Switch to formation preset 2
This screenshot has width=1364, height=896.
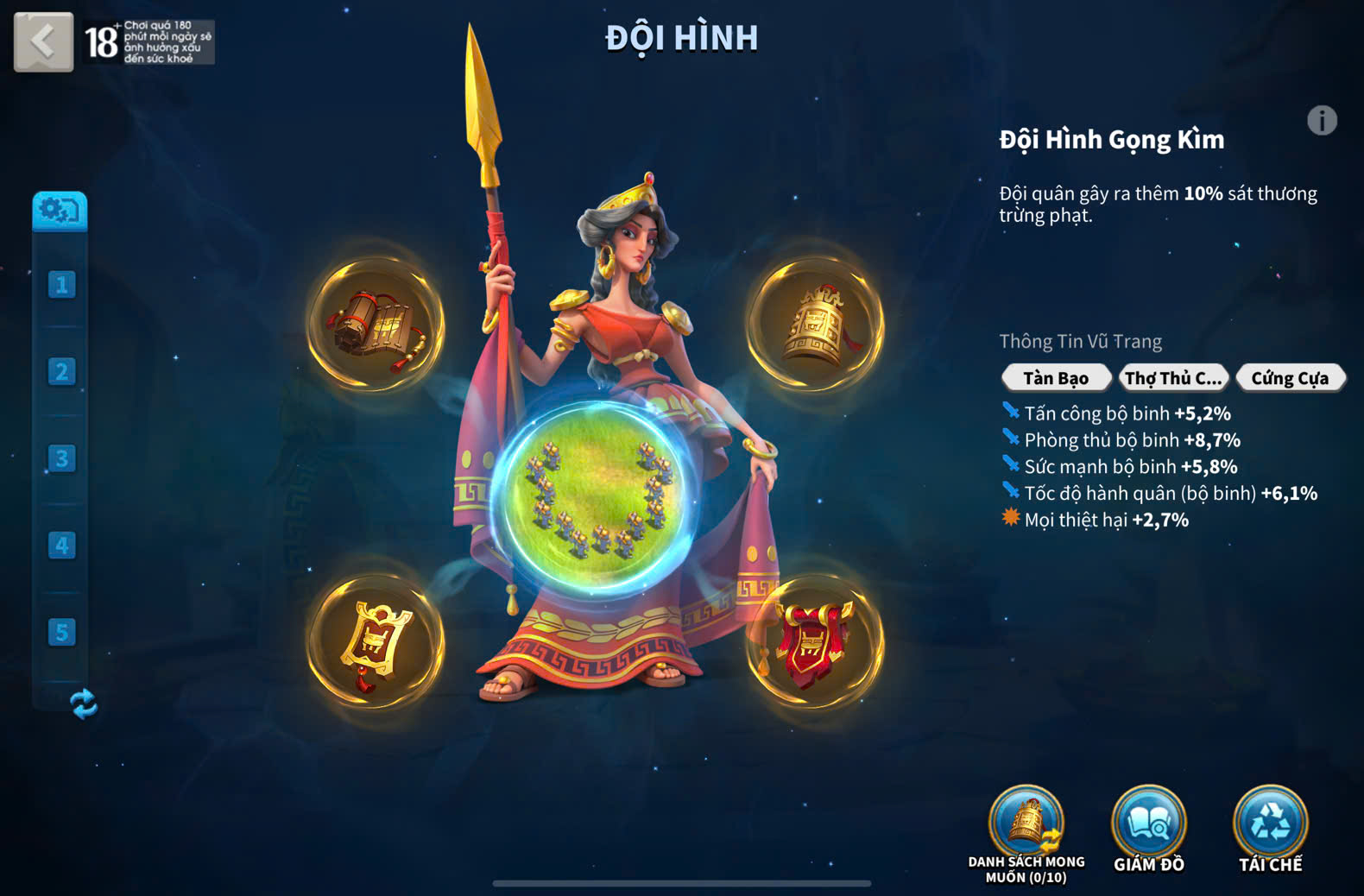(x=61, y=371)
